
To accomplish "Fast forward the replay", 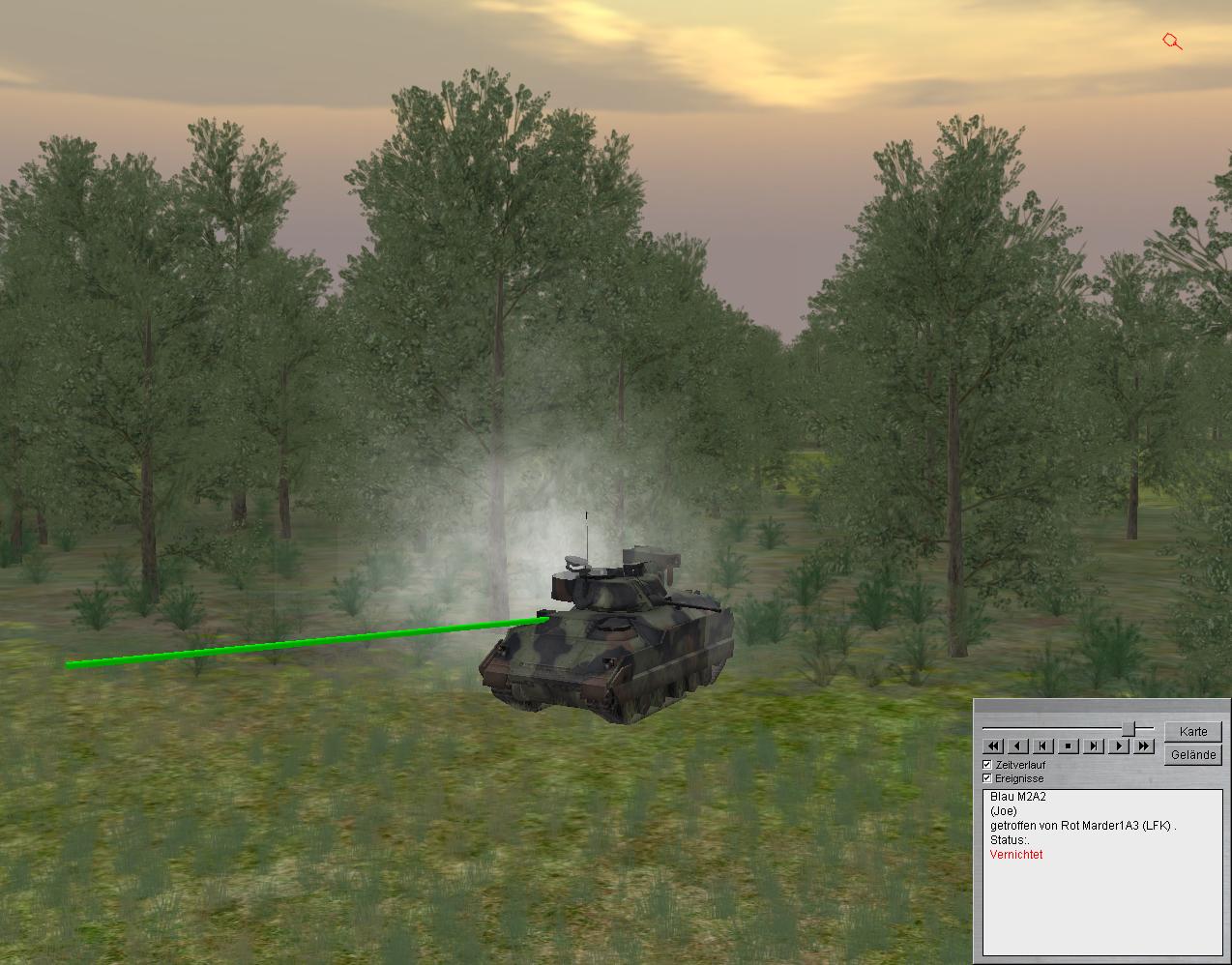I will point(1144,746).
